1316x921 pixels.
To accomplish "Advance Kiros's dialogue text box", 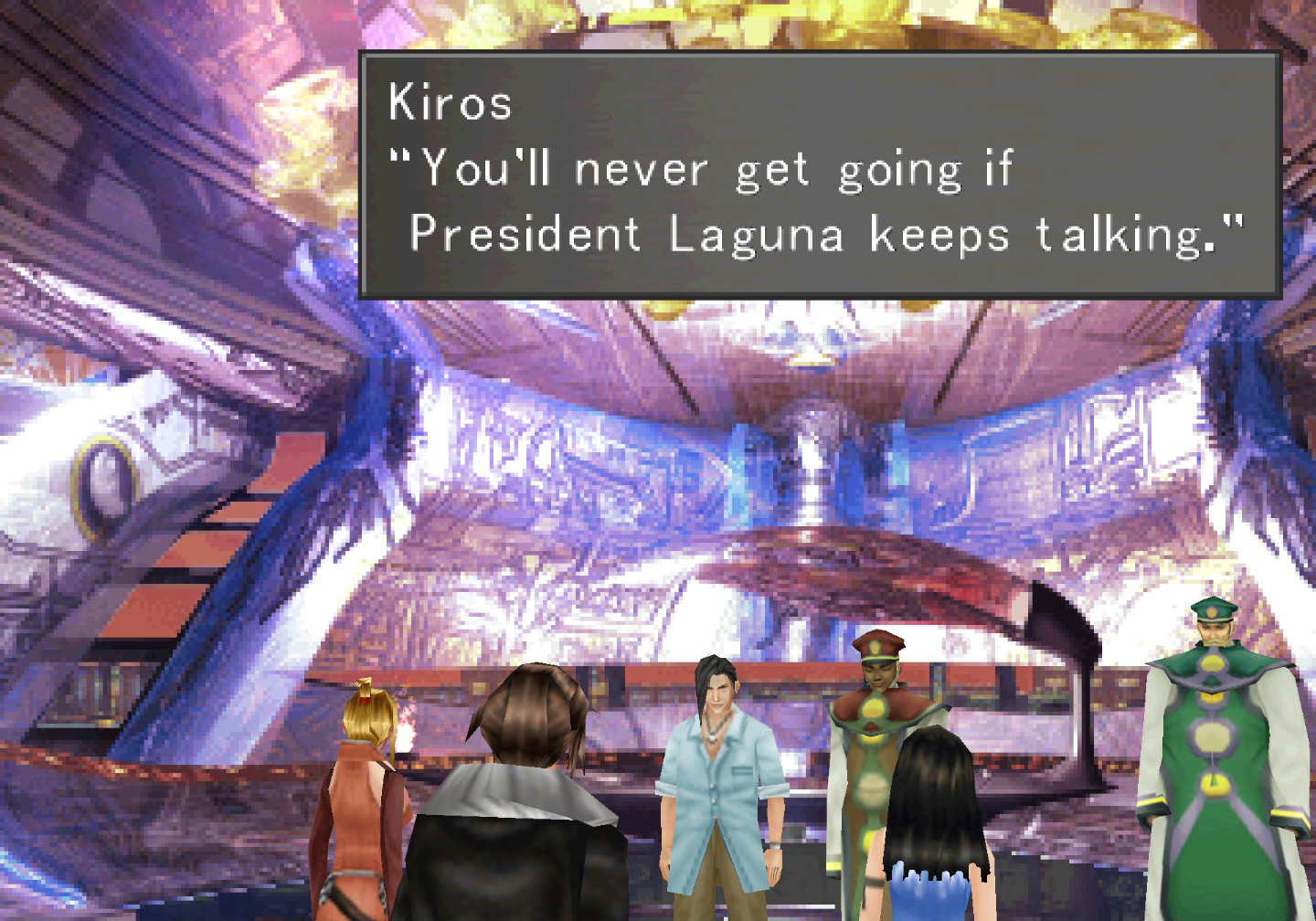I will [x=820, y=175].
